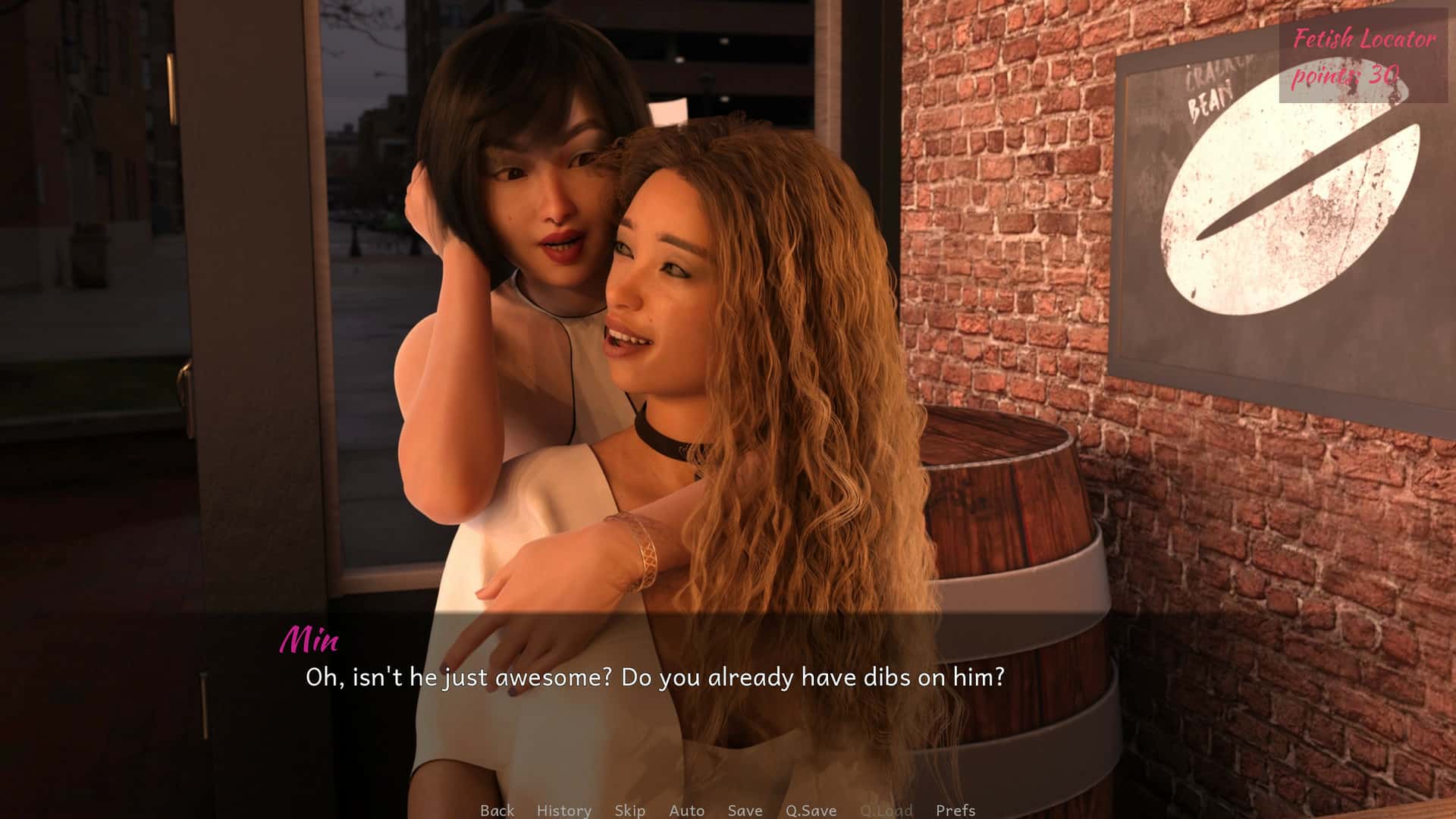Click Save to store progress
This screenshot has width=1456, height=819.
(744, 811)
